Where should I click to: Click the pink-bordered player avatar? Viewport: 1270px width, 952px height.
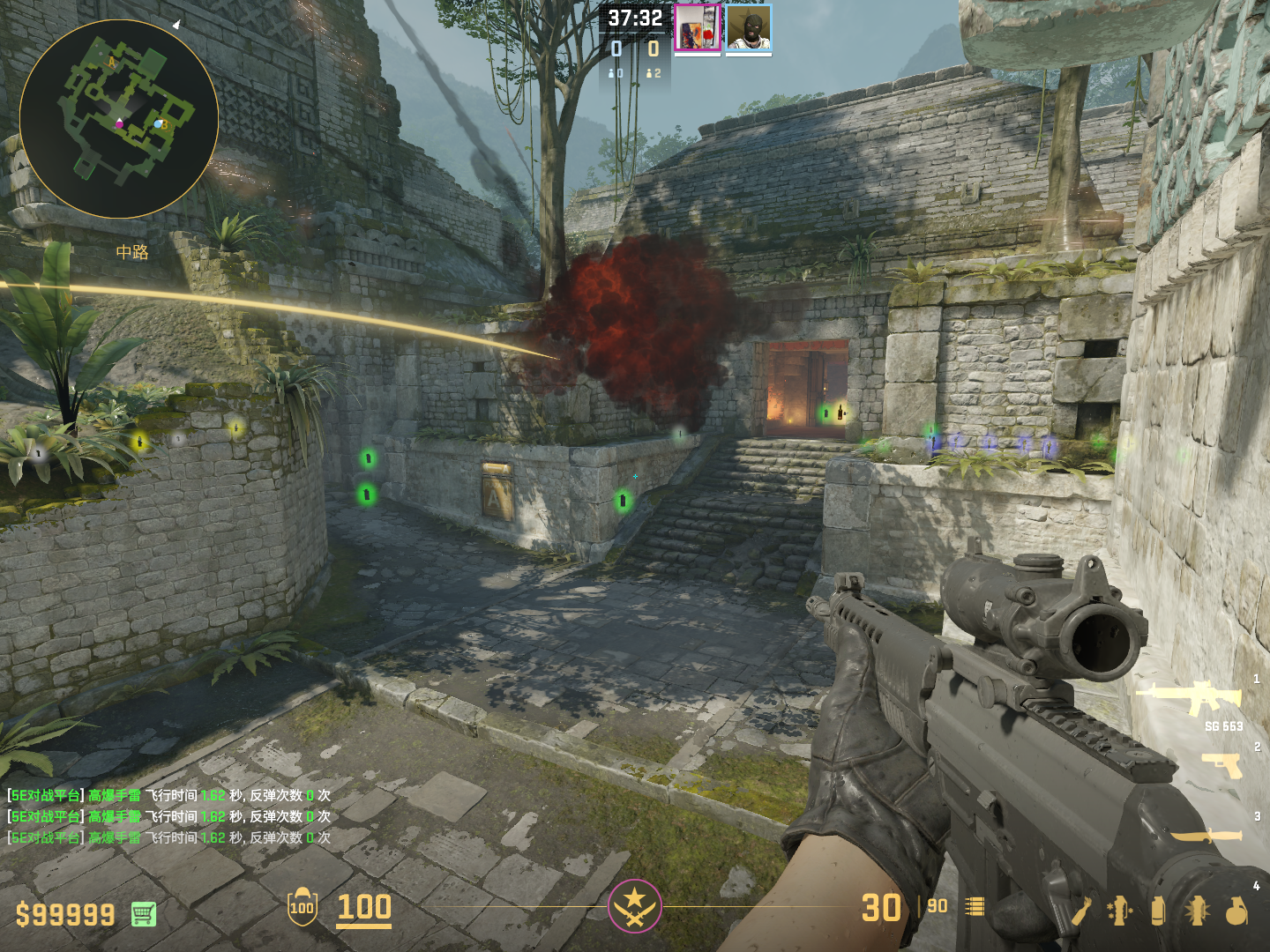coord(698,28)
